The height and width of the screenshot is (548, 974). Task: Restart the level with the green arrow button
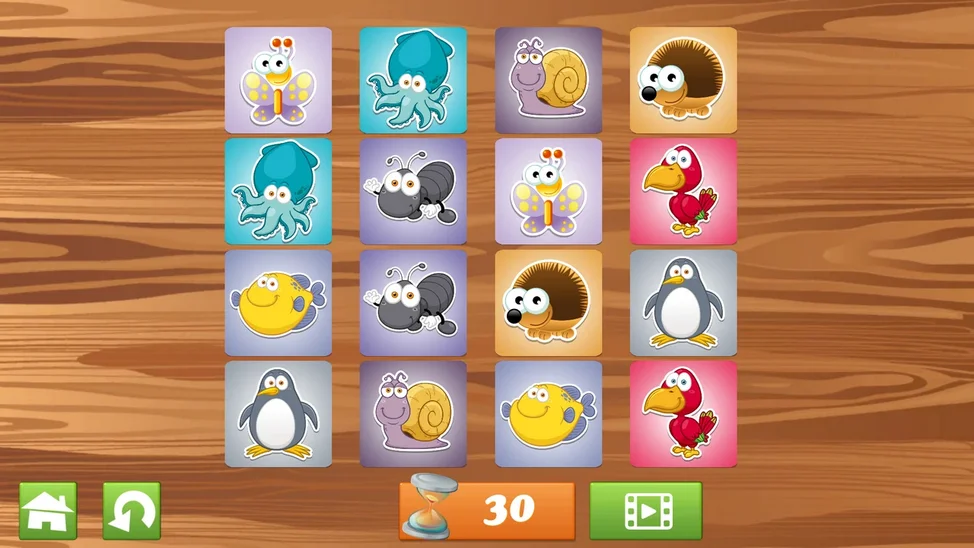(132, 511)
